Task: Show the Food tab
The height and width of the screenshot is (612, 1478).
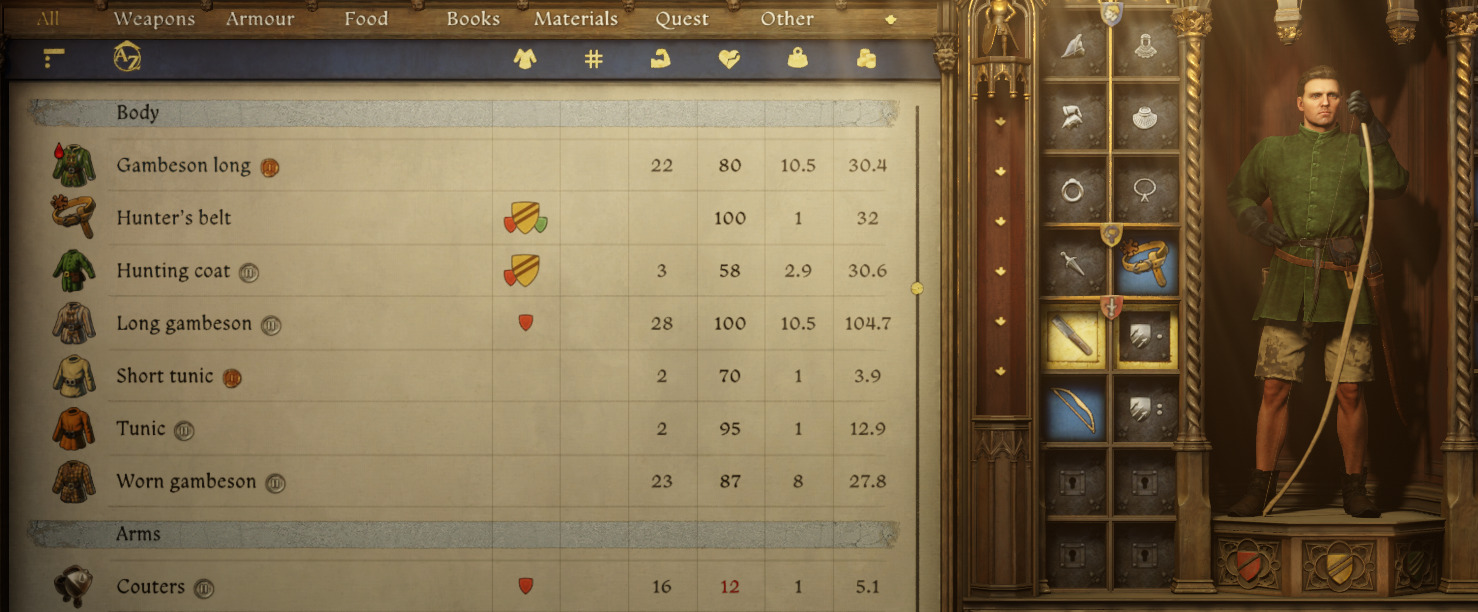Action: pyautogui.click(x=366, y=19)
